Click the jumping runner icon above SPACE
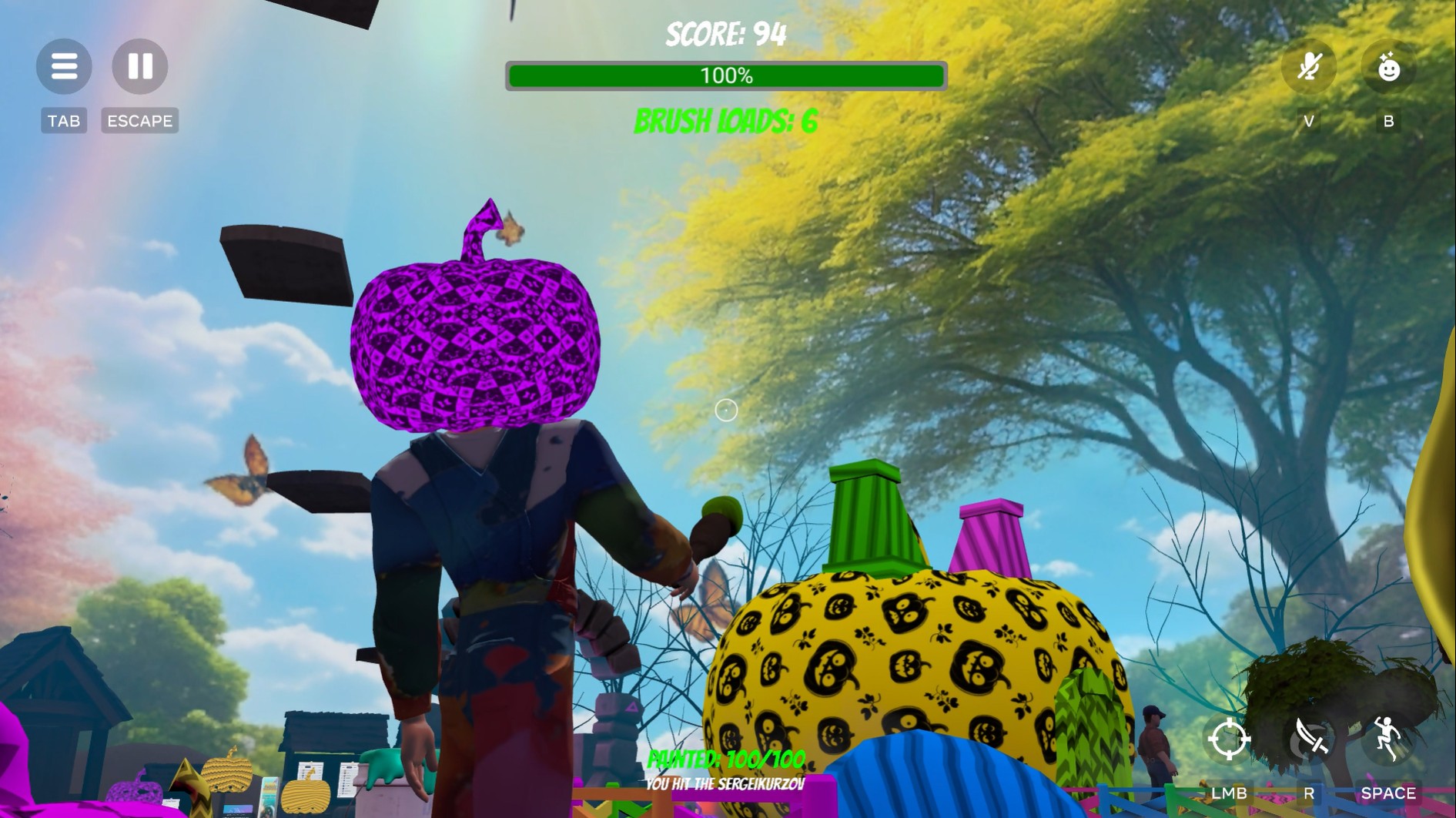This screenshot has height=818, width=1456. pos(1387,738)
